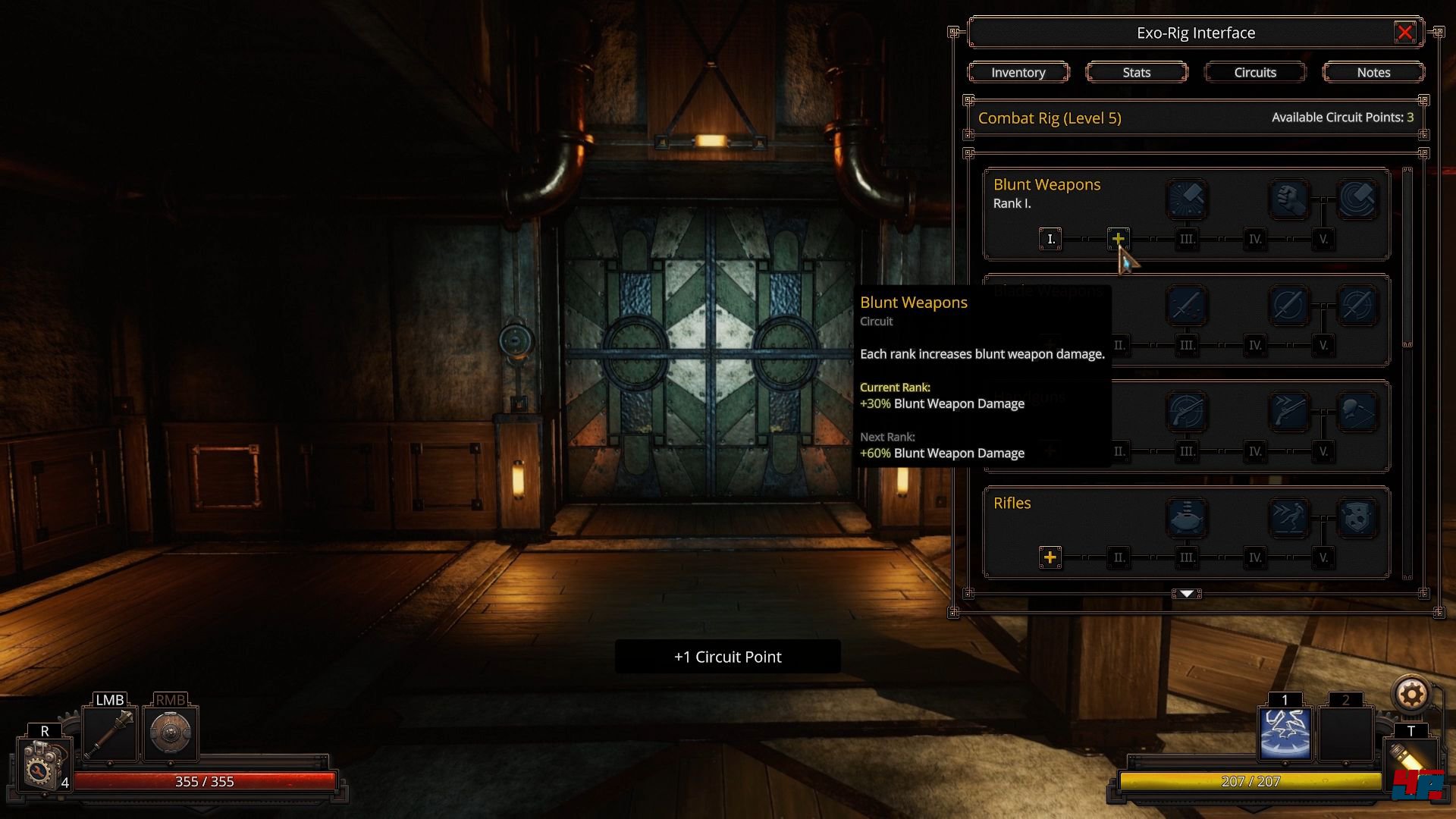Click the Blade Weapons sword perk icon
Screen dimensions: 1456x819
(x=1187, y=306)
